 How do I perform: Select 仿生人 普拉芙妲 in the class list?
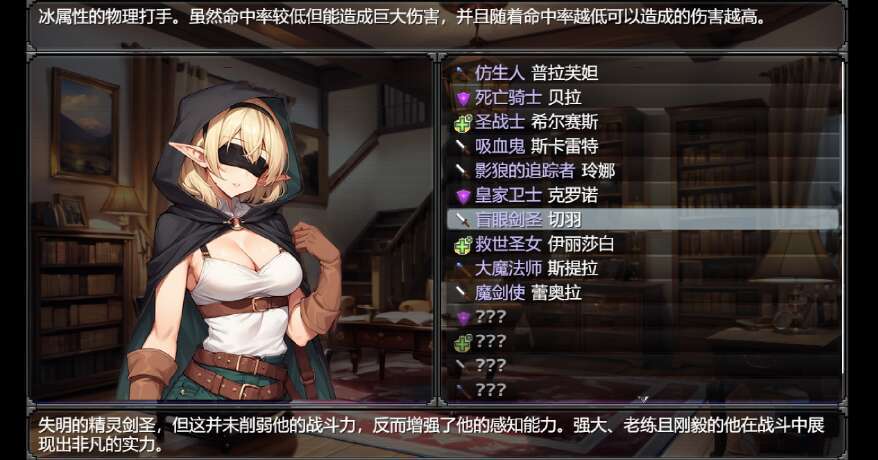tap(536, 73)
